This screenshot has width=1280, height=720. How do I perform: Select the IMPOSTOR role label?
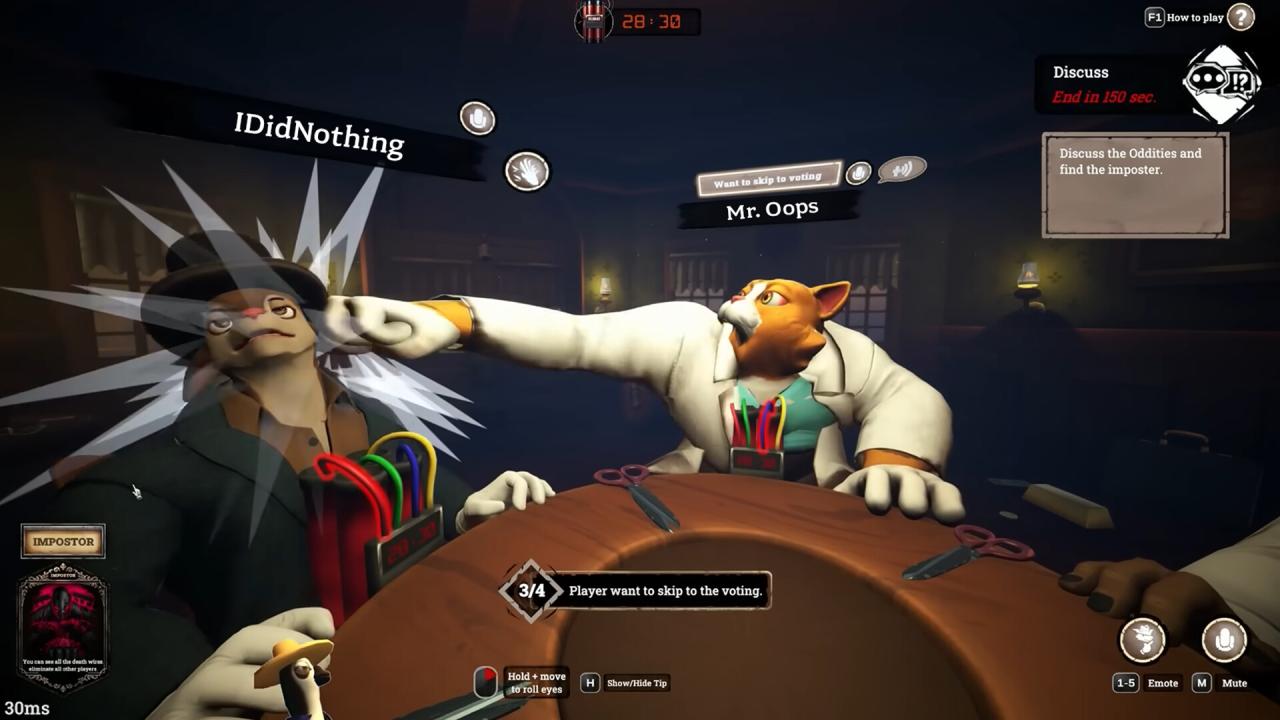[63, 541]
